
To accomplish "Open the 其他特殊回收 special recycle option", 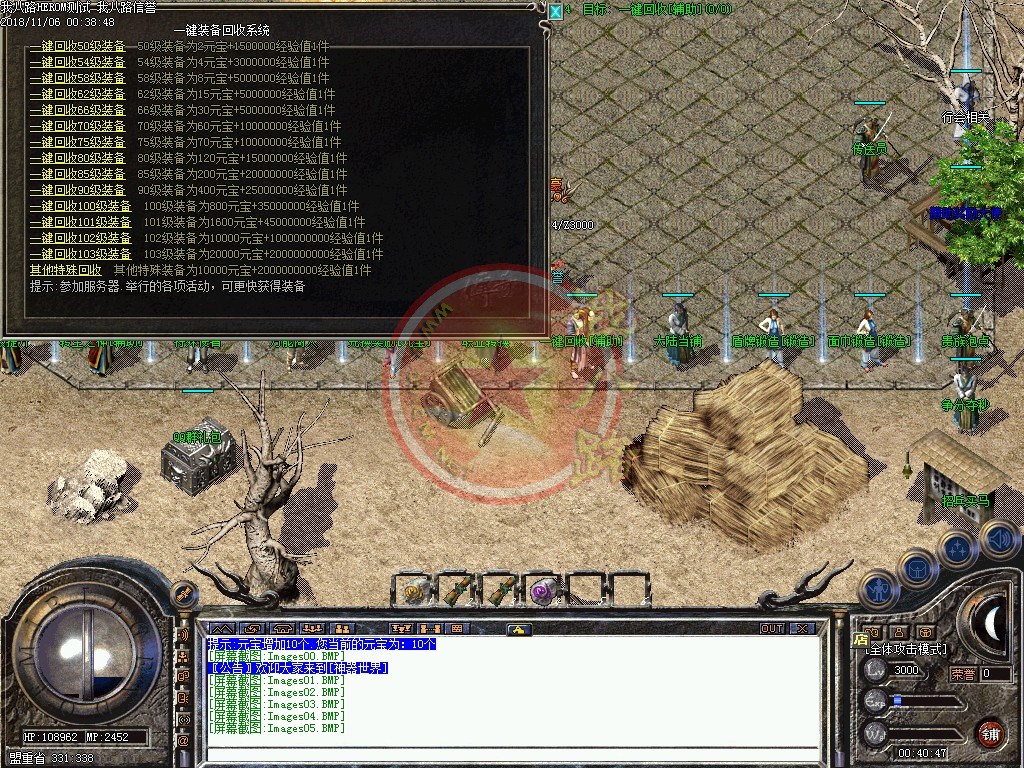I will click(x=66, y=270).
